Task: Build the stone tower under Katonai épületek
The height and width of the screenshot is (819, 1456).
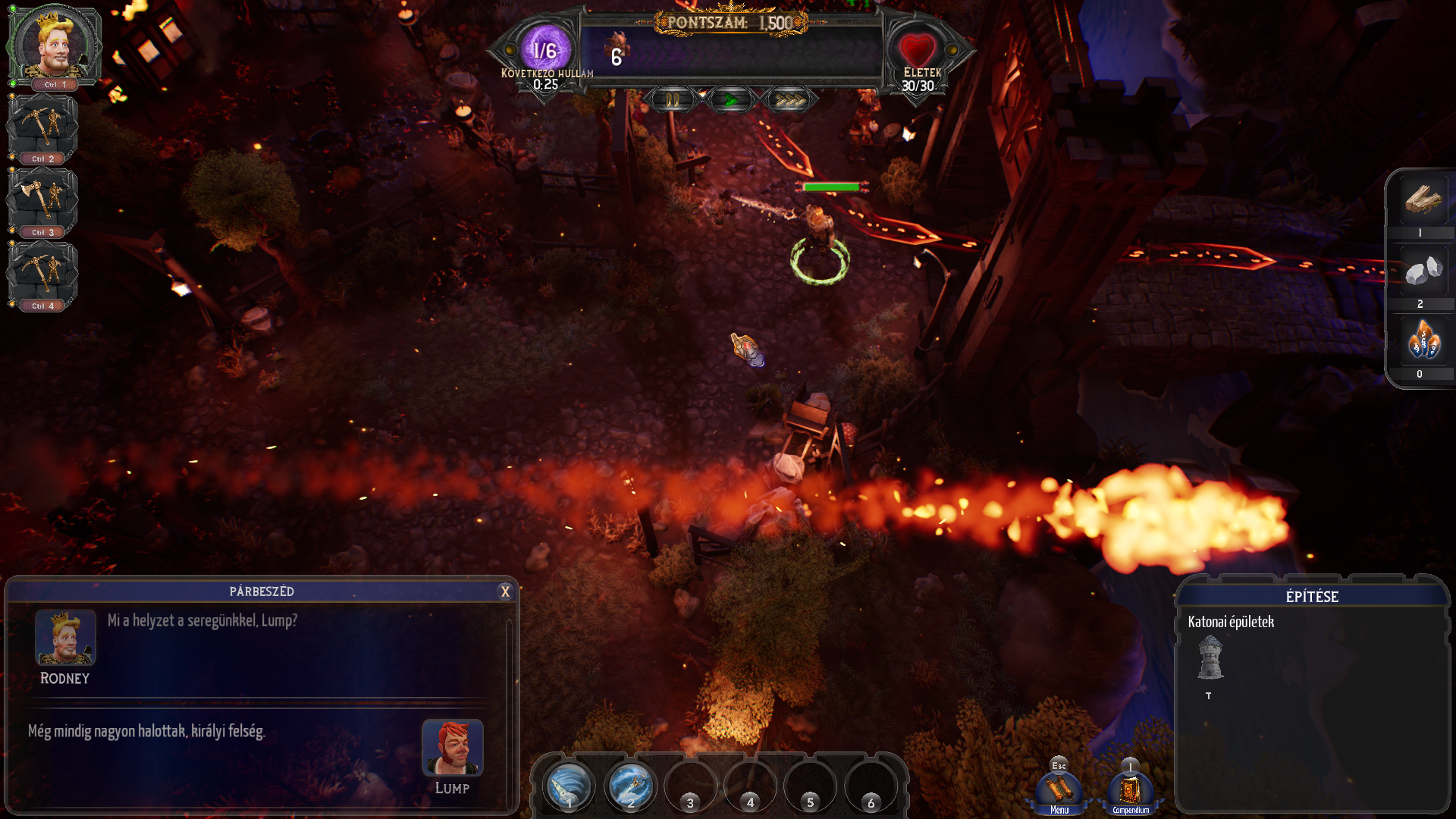Action: click(x=1210, y=657)
